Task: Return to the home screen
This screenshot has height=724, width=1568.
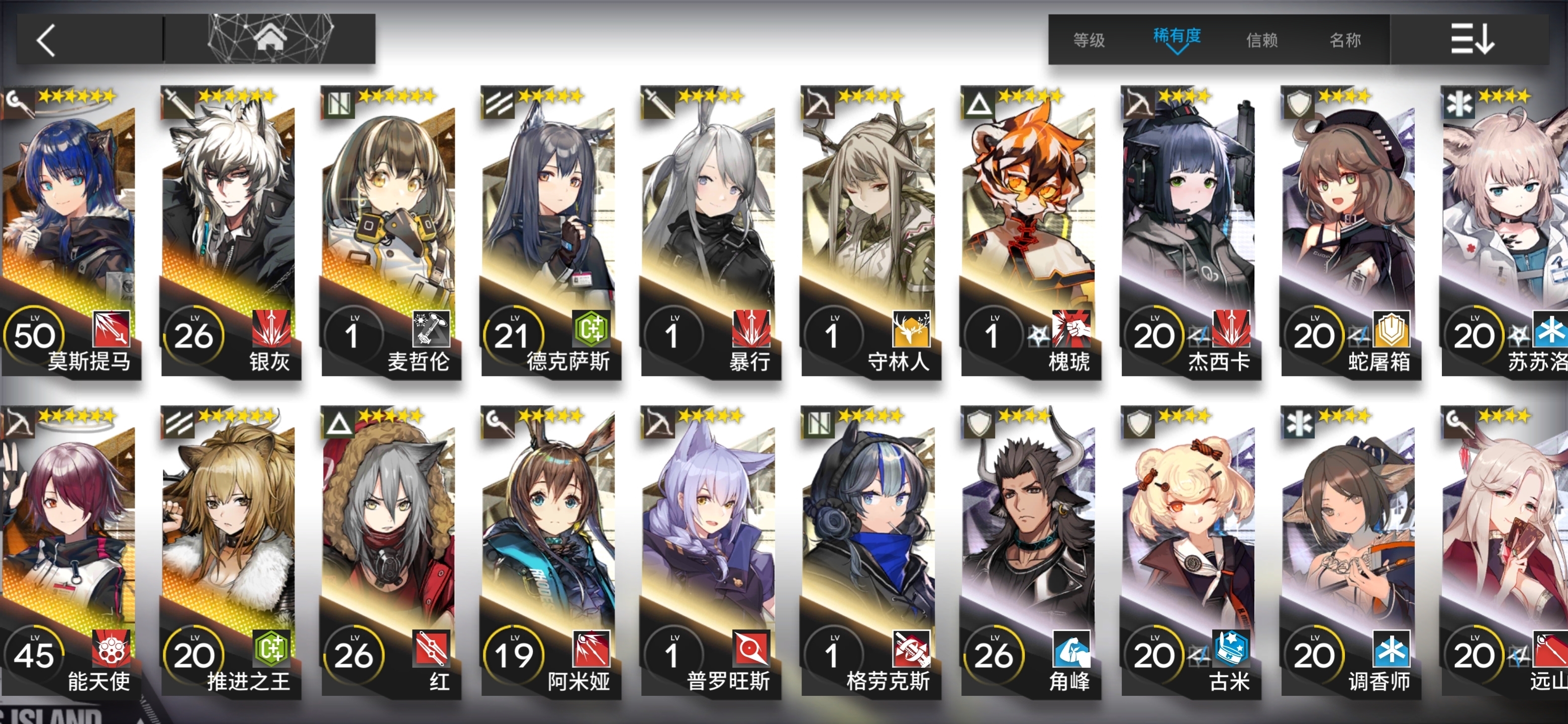Action: tap(270, 39)
